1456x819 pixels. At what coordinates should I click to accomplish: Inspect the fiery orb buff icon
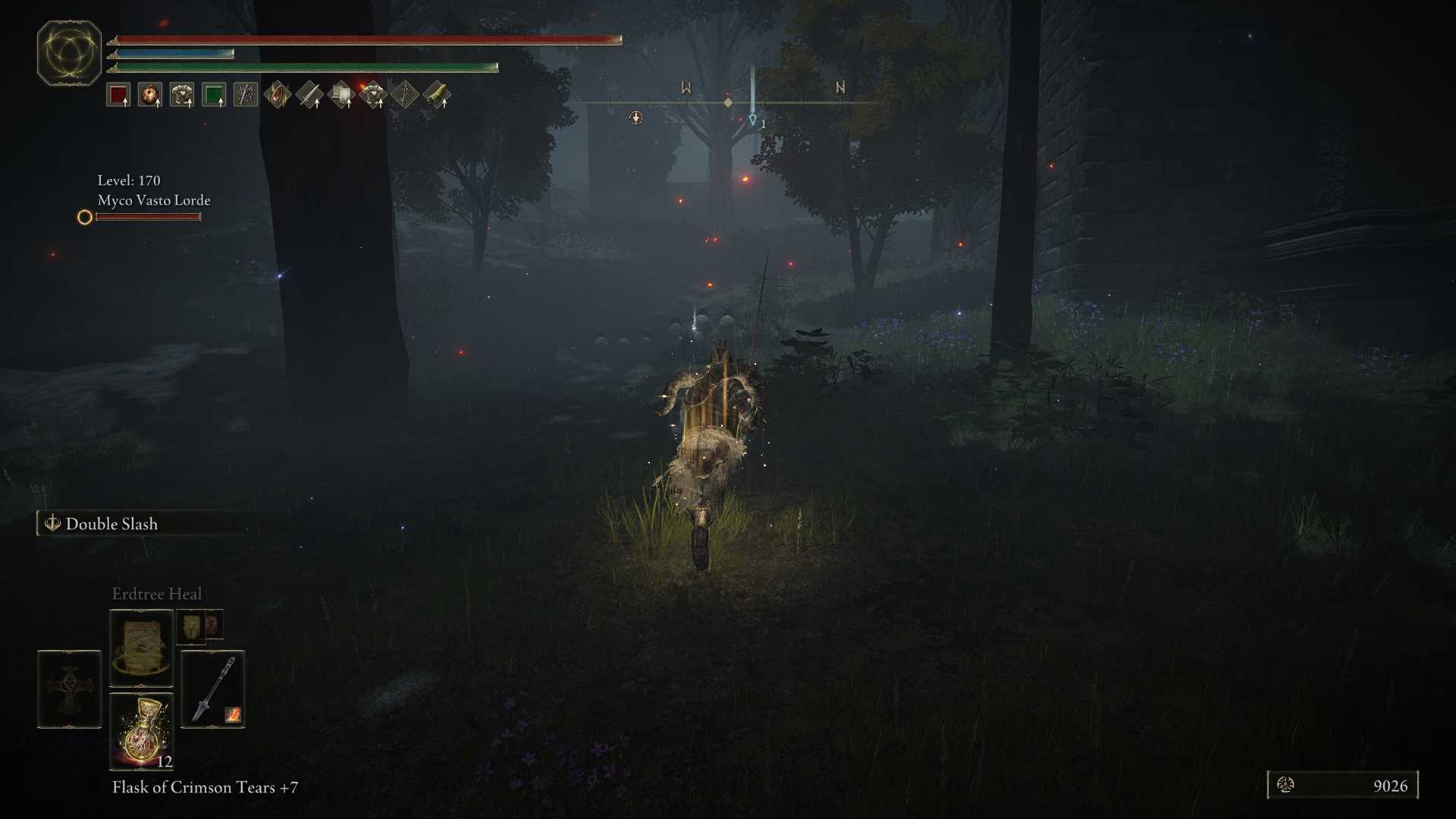150,96
